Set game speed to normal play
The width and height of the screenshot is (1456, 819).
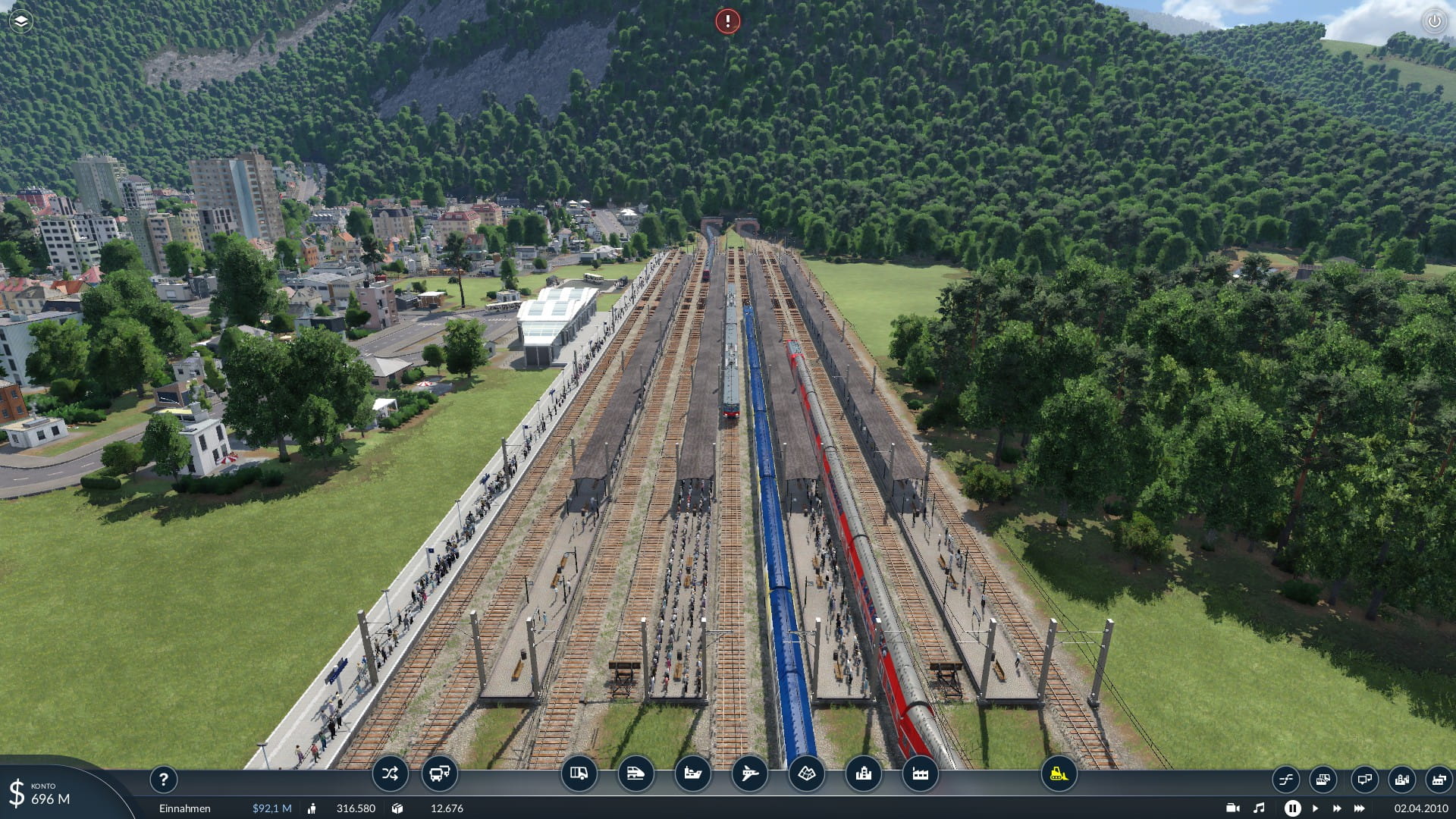[1316, 808]
